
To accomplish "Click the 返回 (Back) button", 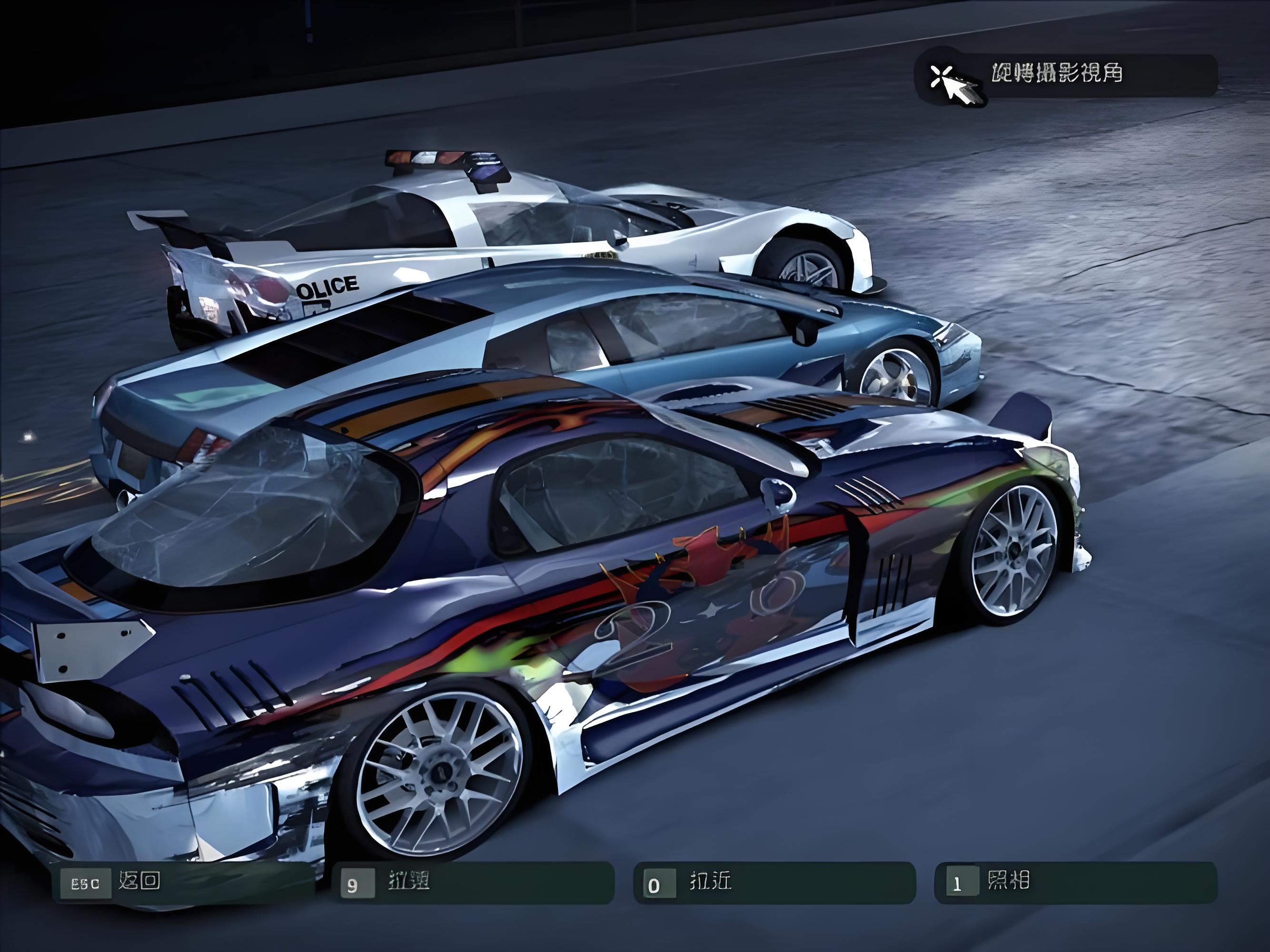I will (x=183, y=883).
